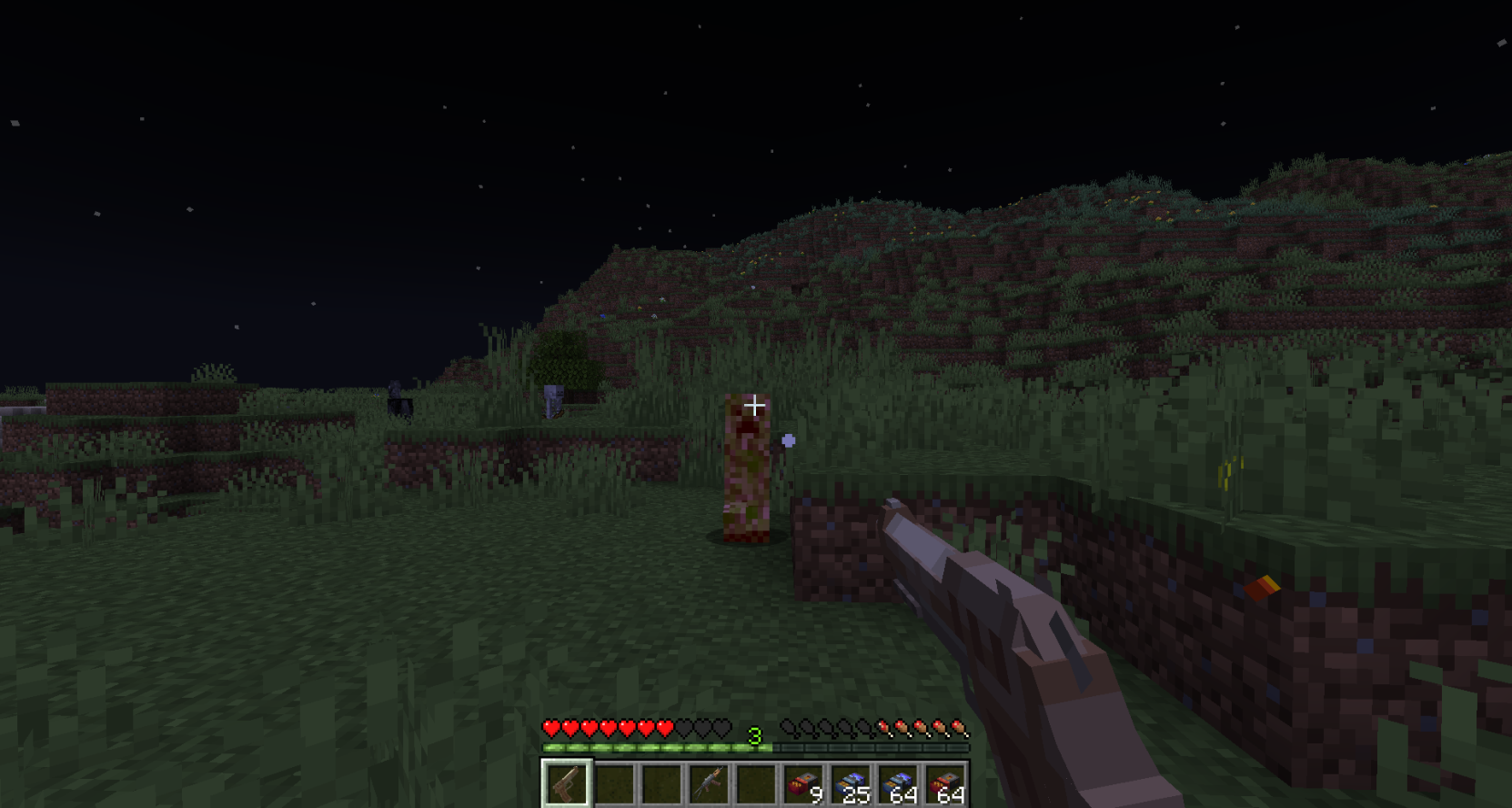1512x808 pixels.
Task: Click the first empty black heart outline
Action: point(683,728)
